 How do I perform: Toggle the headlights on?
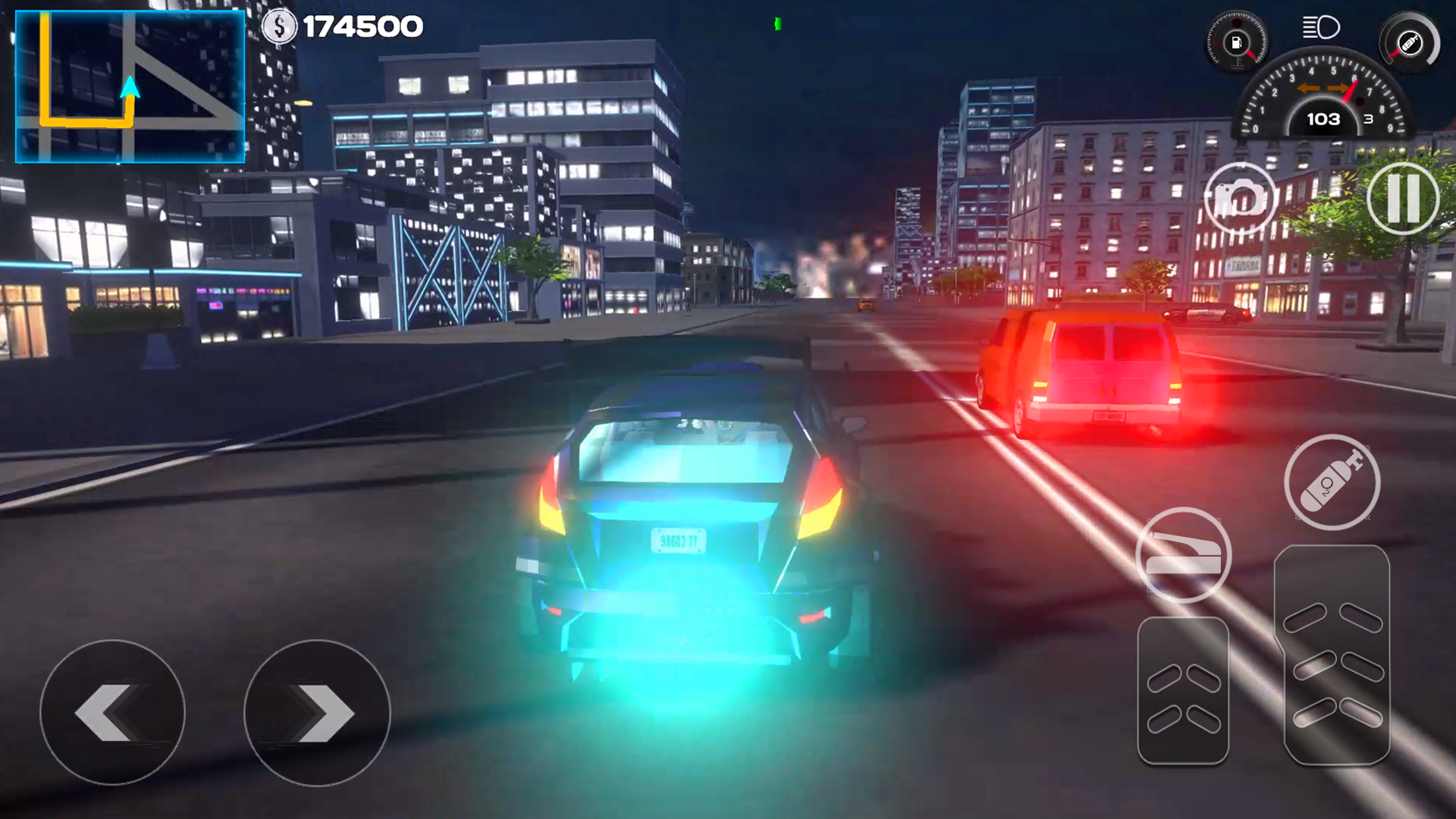1322,27
